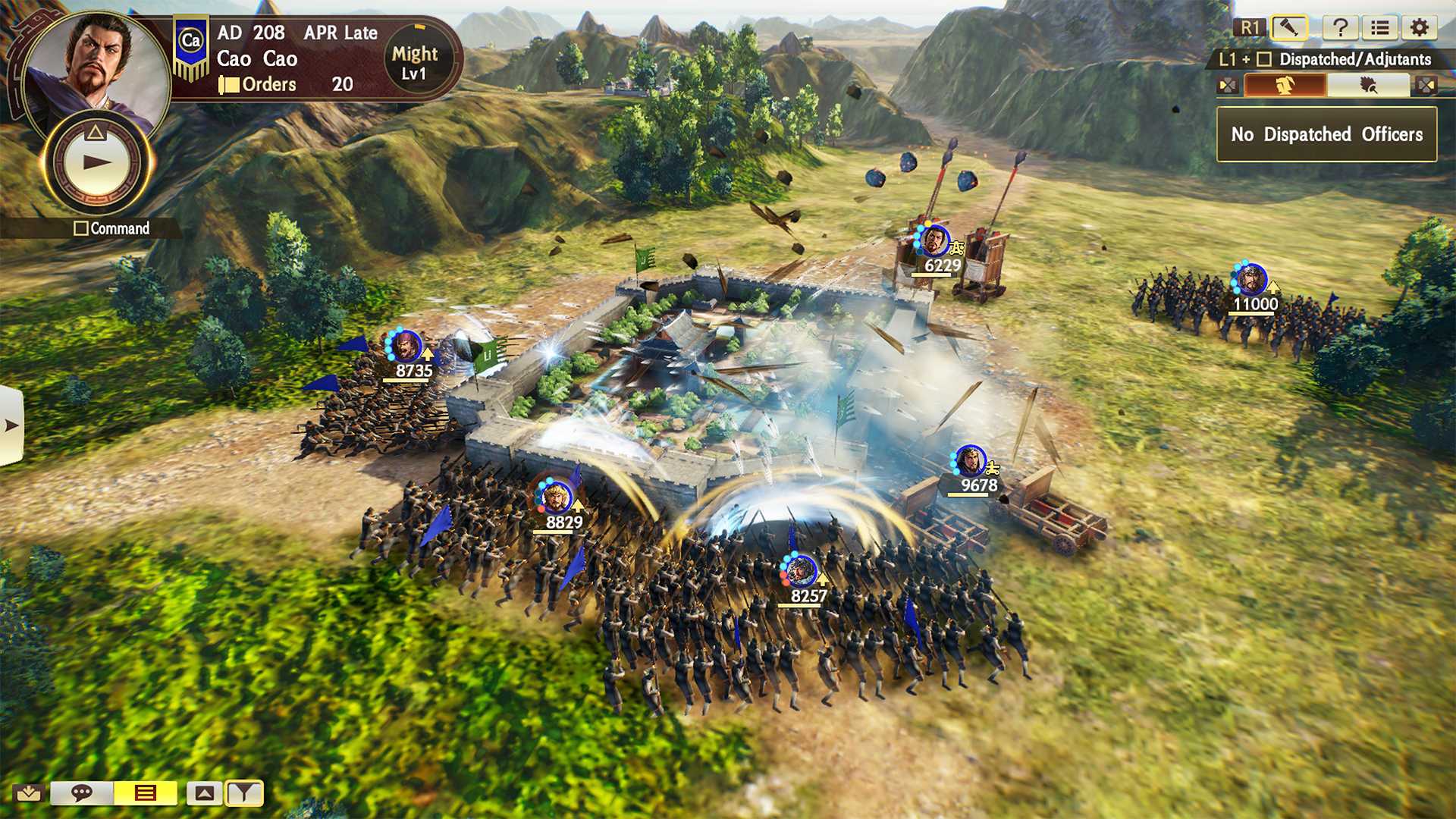Show the speech bubble message log
The height and width of the screenshot is (819, 1456).
(x=82, y=793)
